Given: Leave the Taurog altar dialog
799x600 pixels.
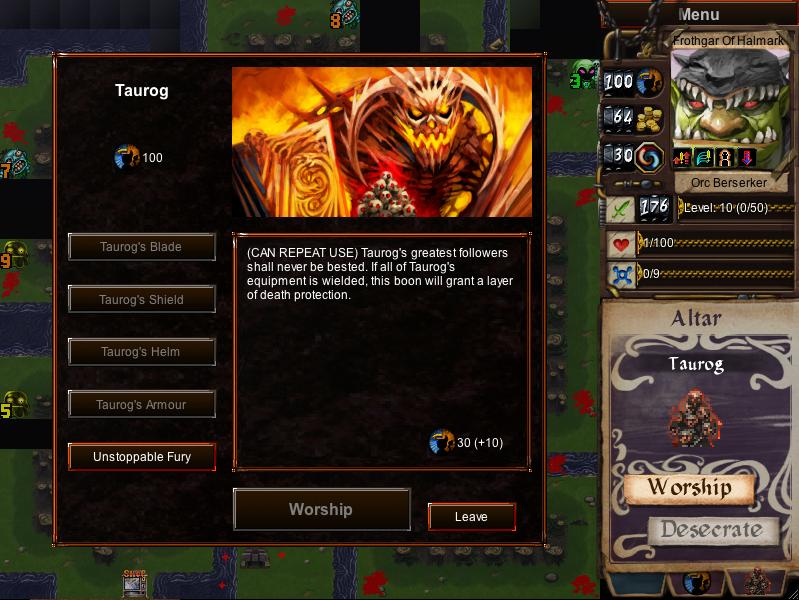Looking at the screenshot, I should tap(471, 517).
